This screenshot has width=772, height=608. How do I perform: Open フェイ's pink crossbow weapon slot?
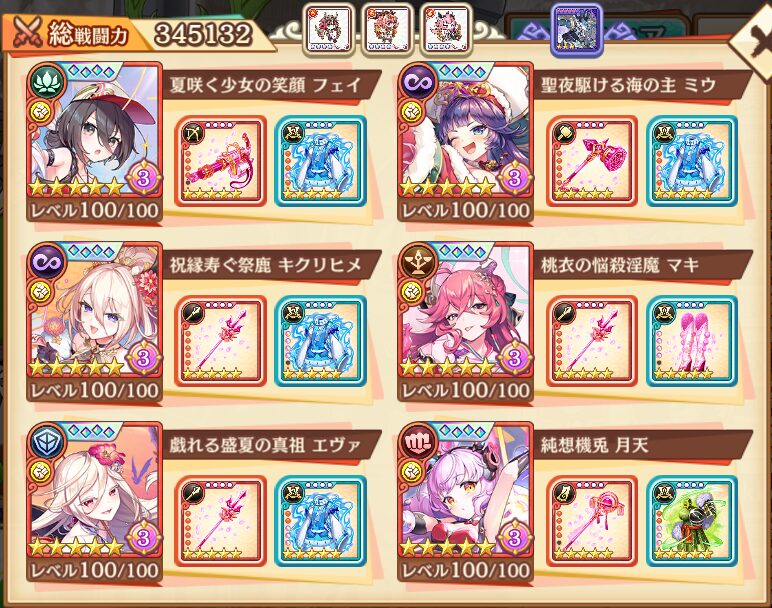pyautogui.click(x=220, y=160)
